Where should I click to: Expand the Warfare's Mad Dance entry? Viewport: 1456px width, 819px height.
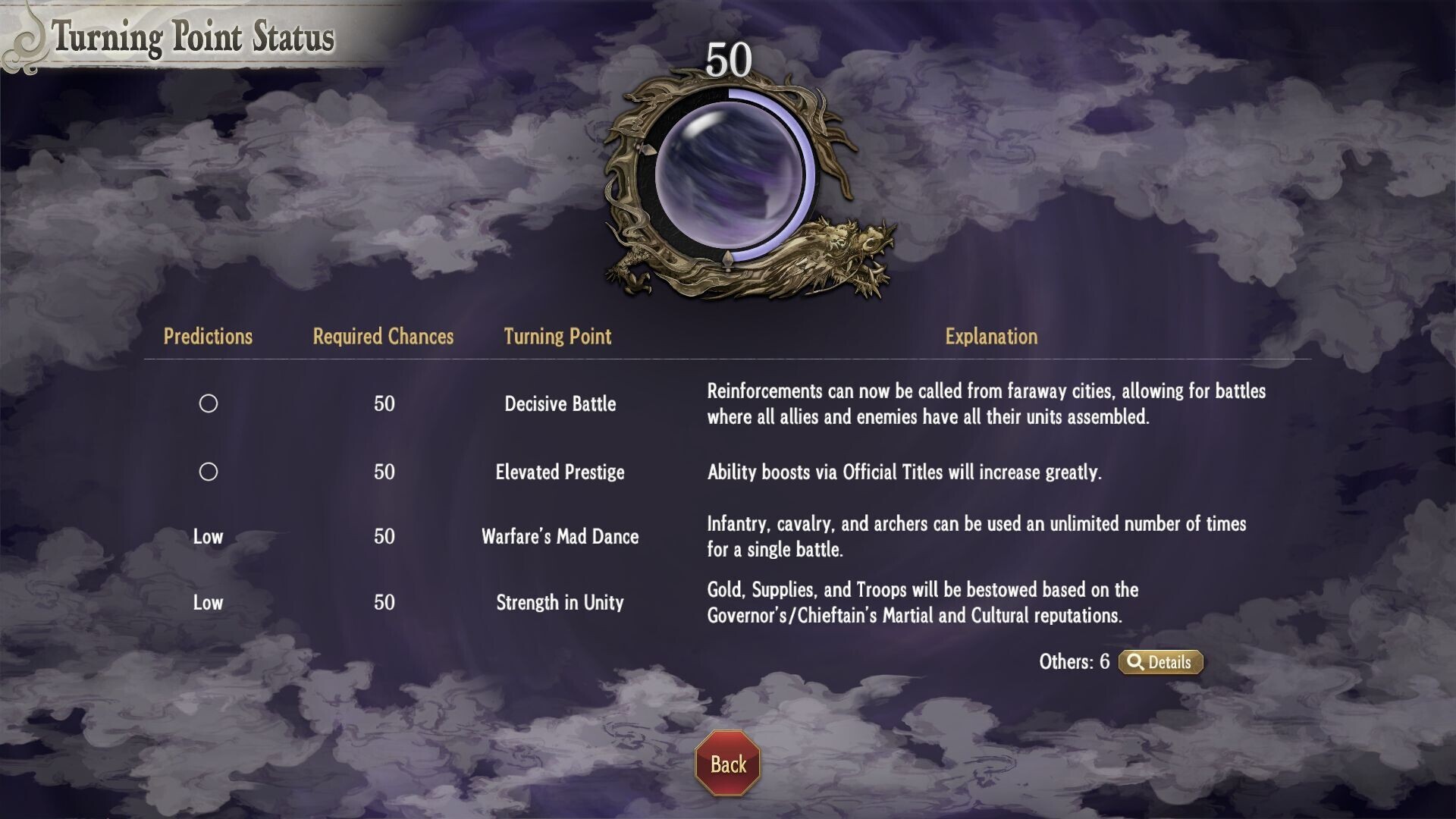click(560, 537)
